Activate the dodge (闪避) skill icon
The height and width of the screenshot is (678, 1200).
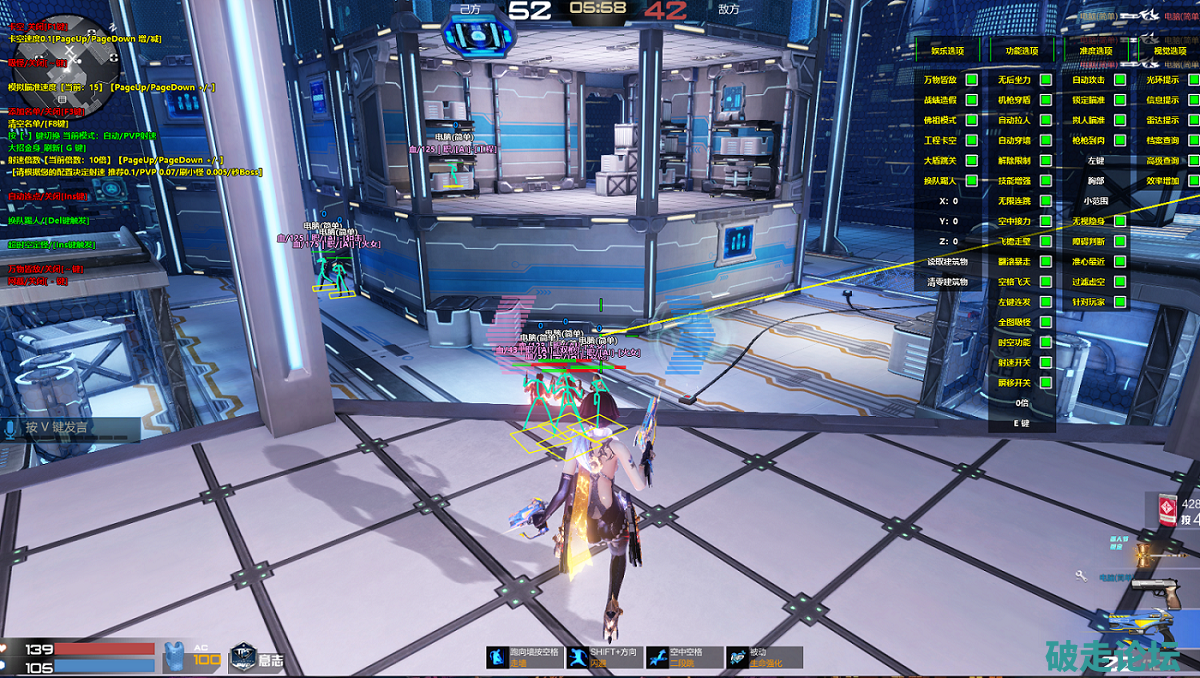[x=577, y=656]
